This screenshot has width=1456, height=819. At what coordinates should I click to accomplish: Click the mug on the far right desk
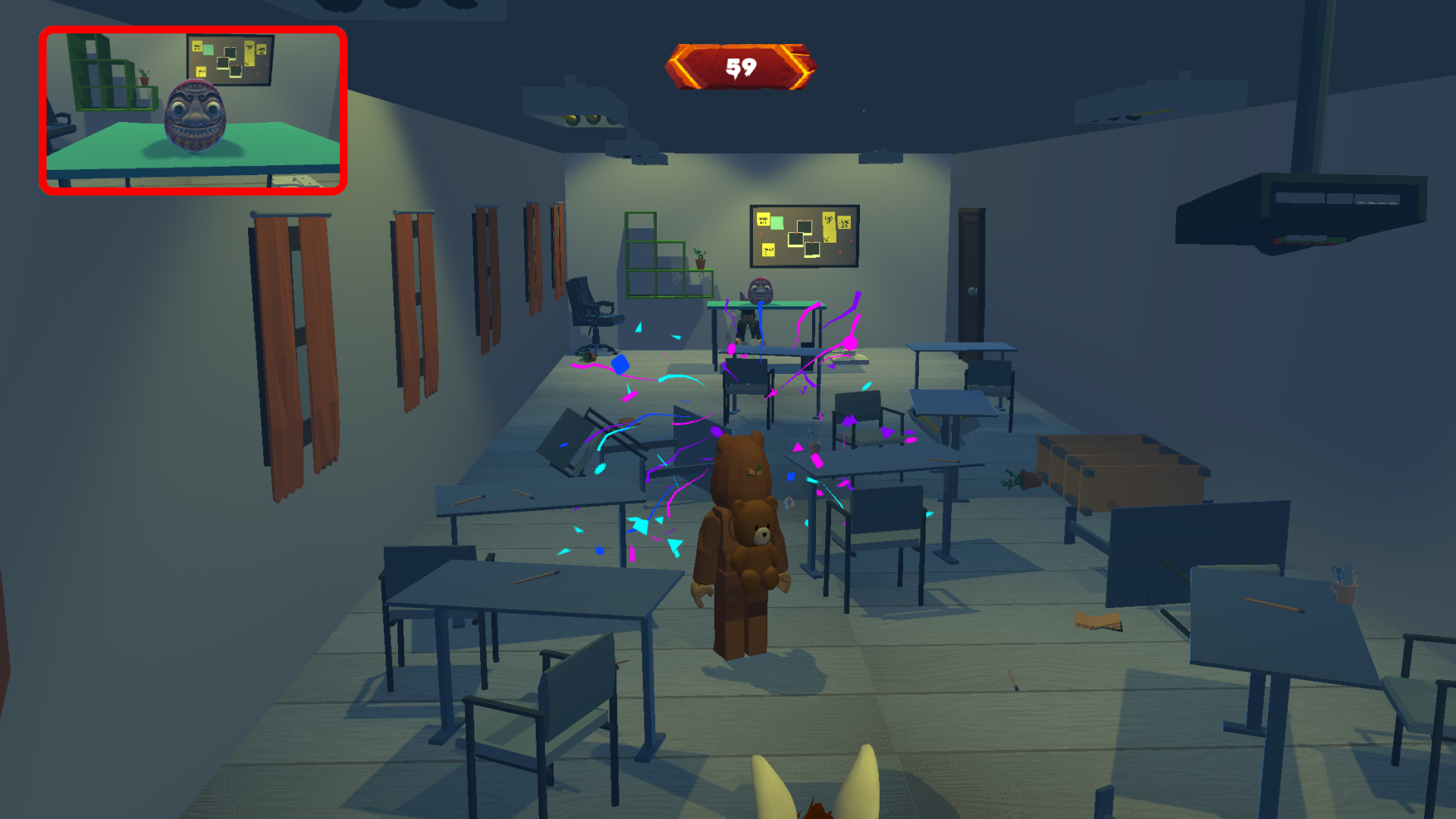point(1345,594)
